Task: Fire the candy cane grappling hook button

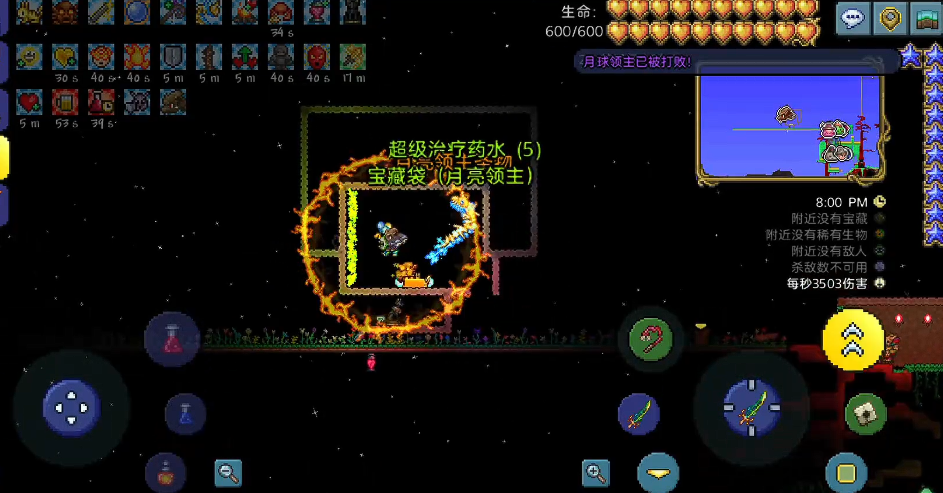Action: [649, 338]
